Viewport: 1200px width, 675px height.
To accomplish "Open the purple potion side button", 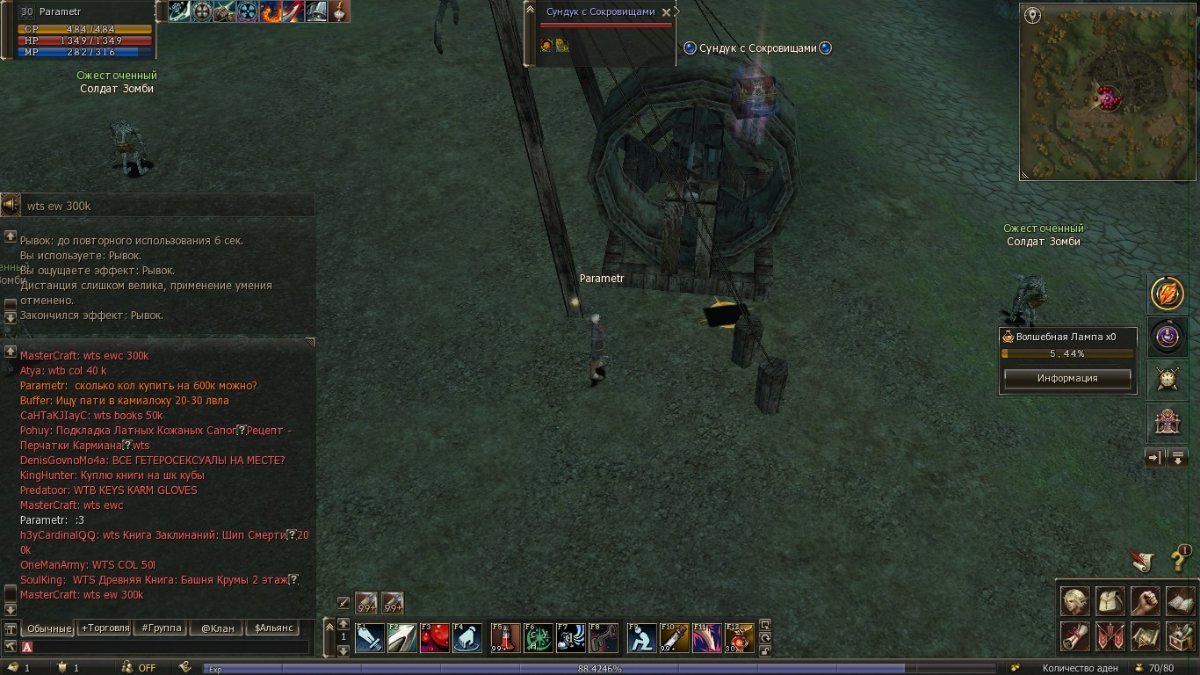I will 1166,336.
